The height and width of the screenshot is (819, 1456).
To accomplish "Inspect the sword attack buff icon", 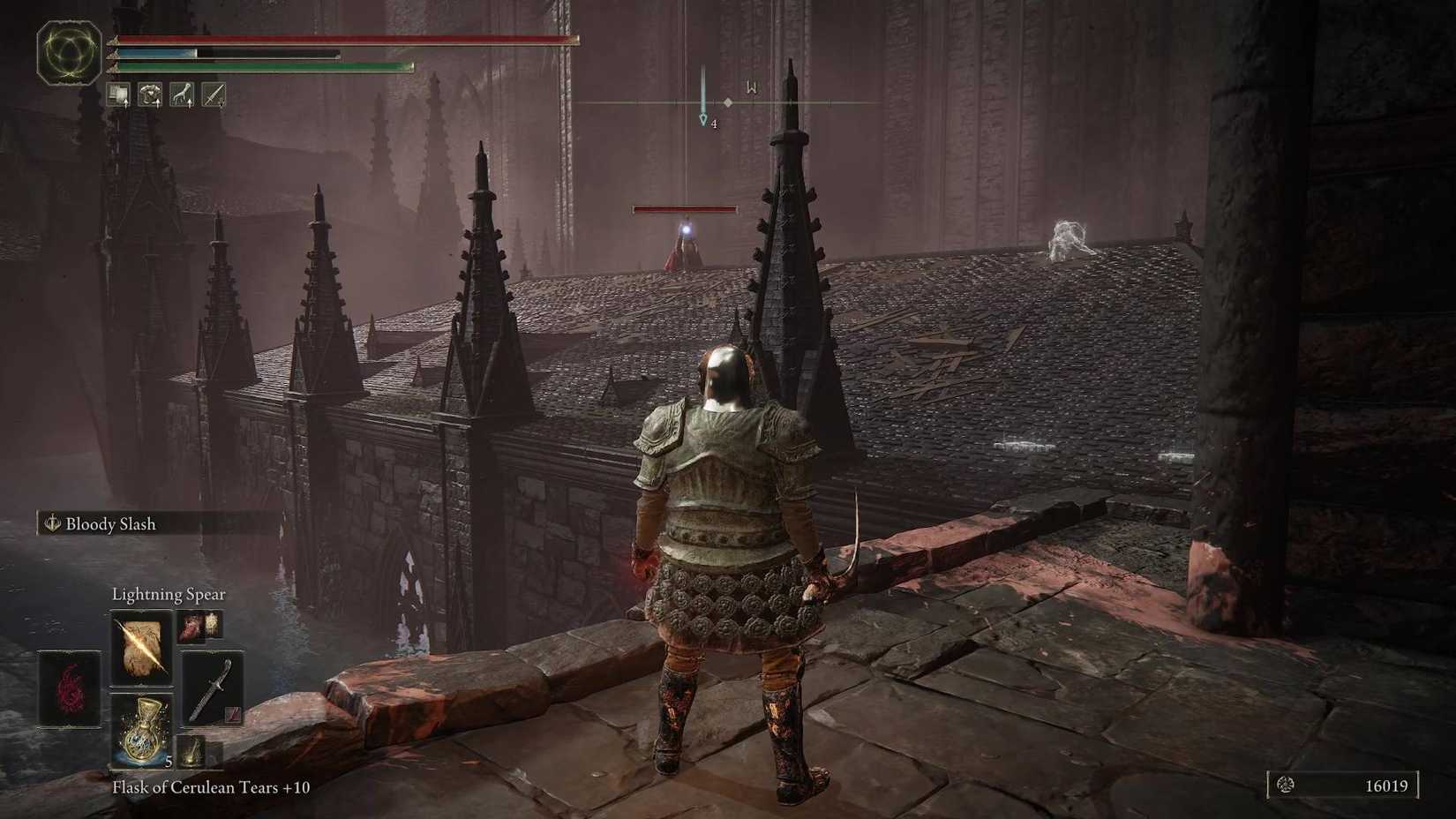I will pos(214,94).
